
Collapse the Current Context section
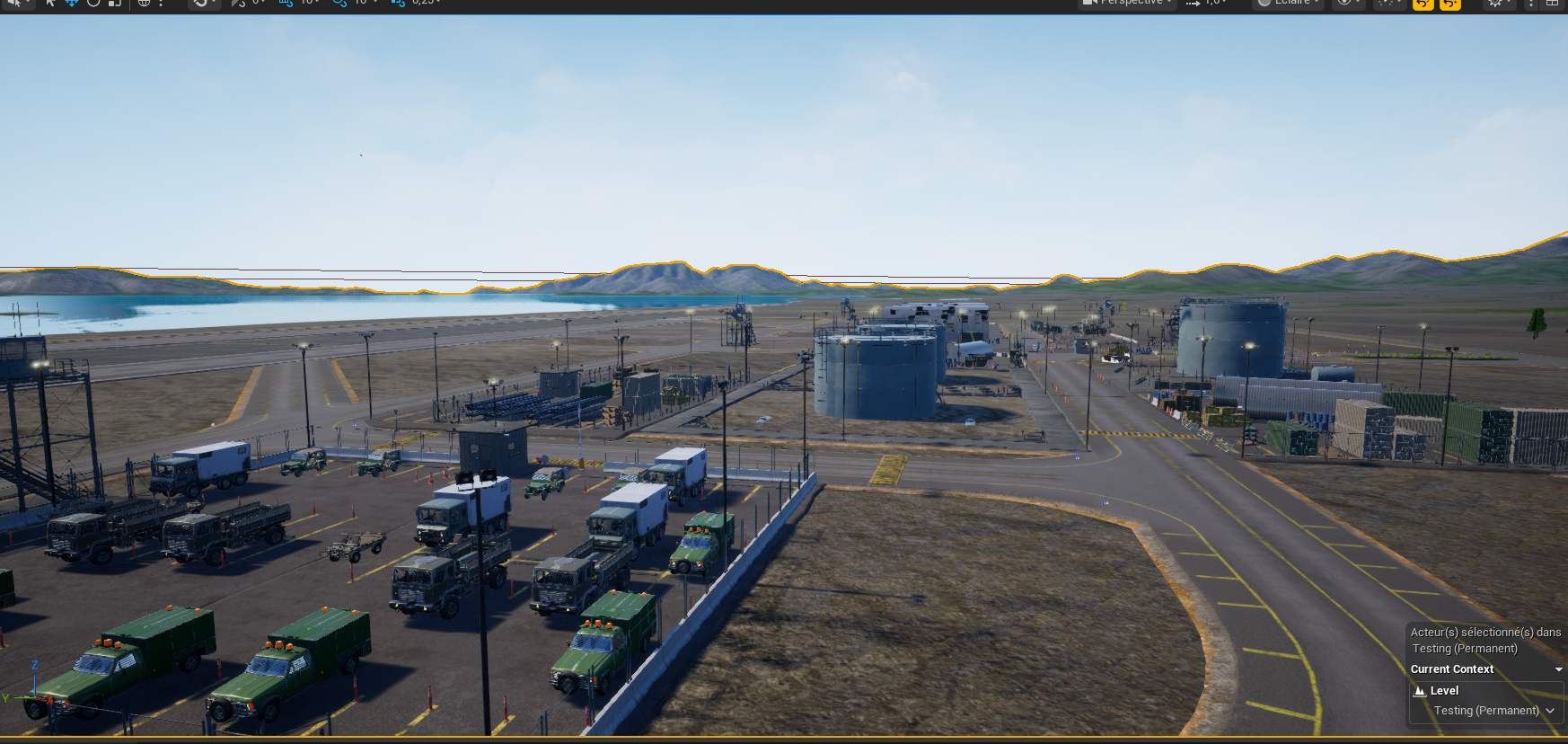[x=1558, y=669]
